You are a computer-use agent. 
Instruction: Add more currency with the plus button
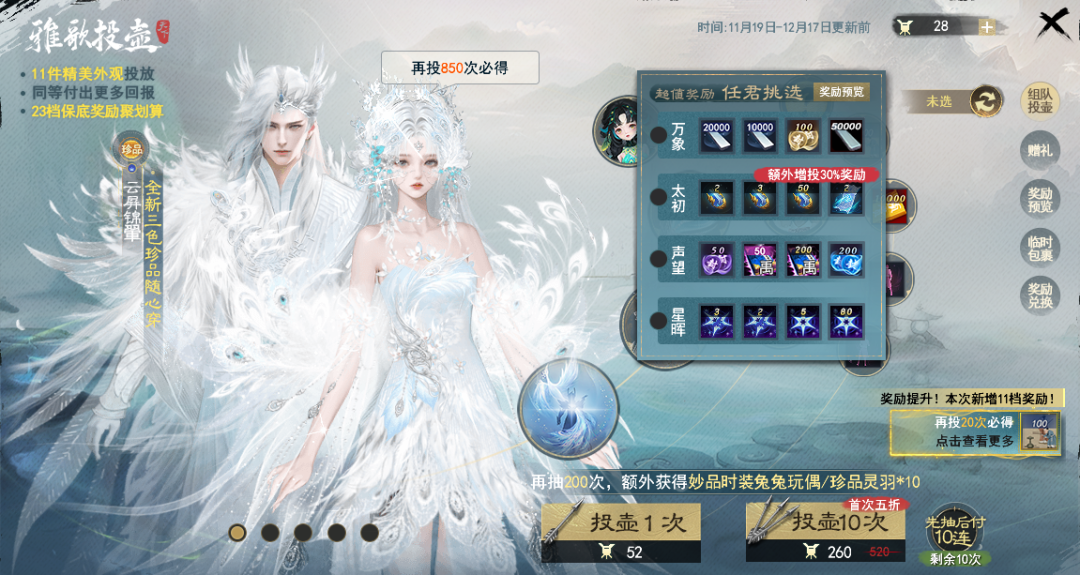click(x=986, y=27)
